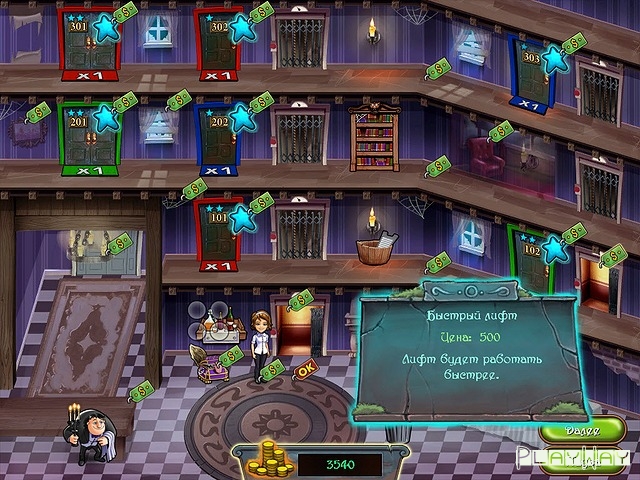This screenshot has height=480, width=640.
Task: Choose price tag on room 303 door
Action: coord(574,43)
